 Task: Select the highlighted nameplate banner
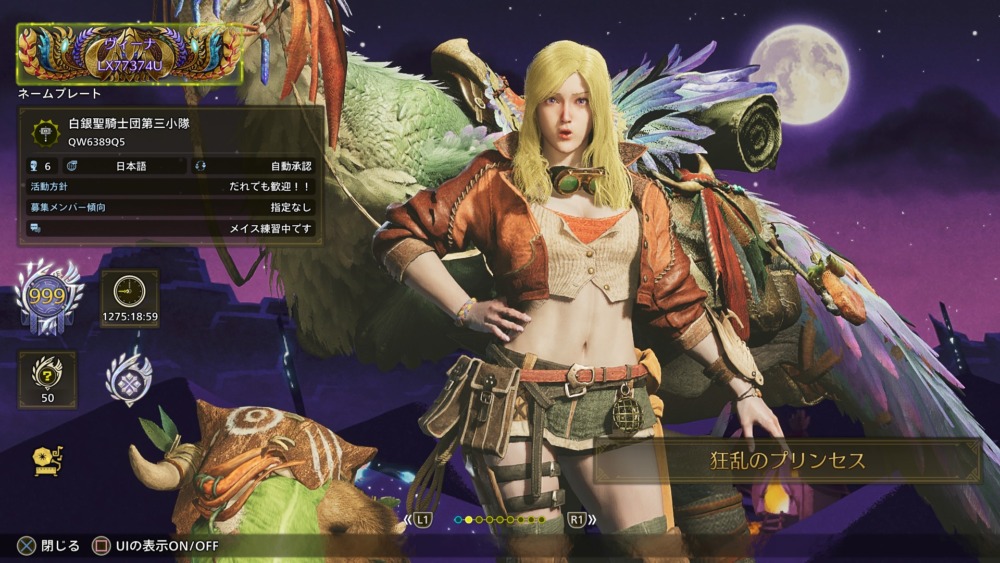point(130,54)
